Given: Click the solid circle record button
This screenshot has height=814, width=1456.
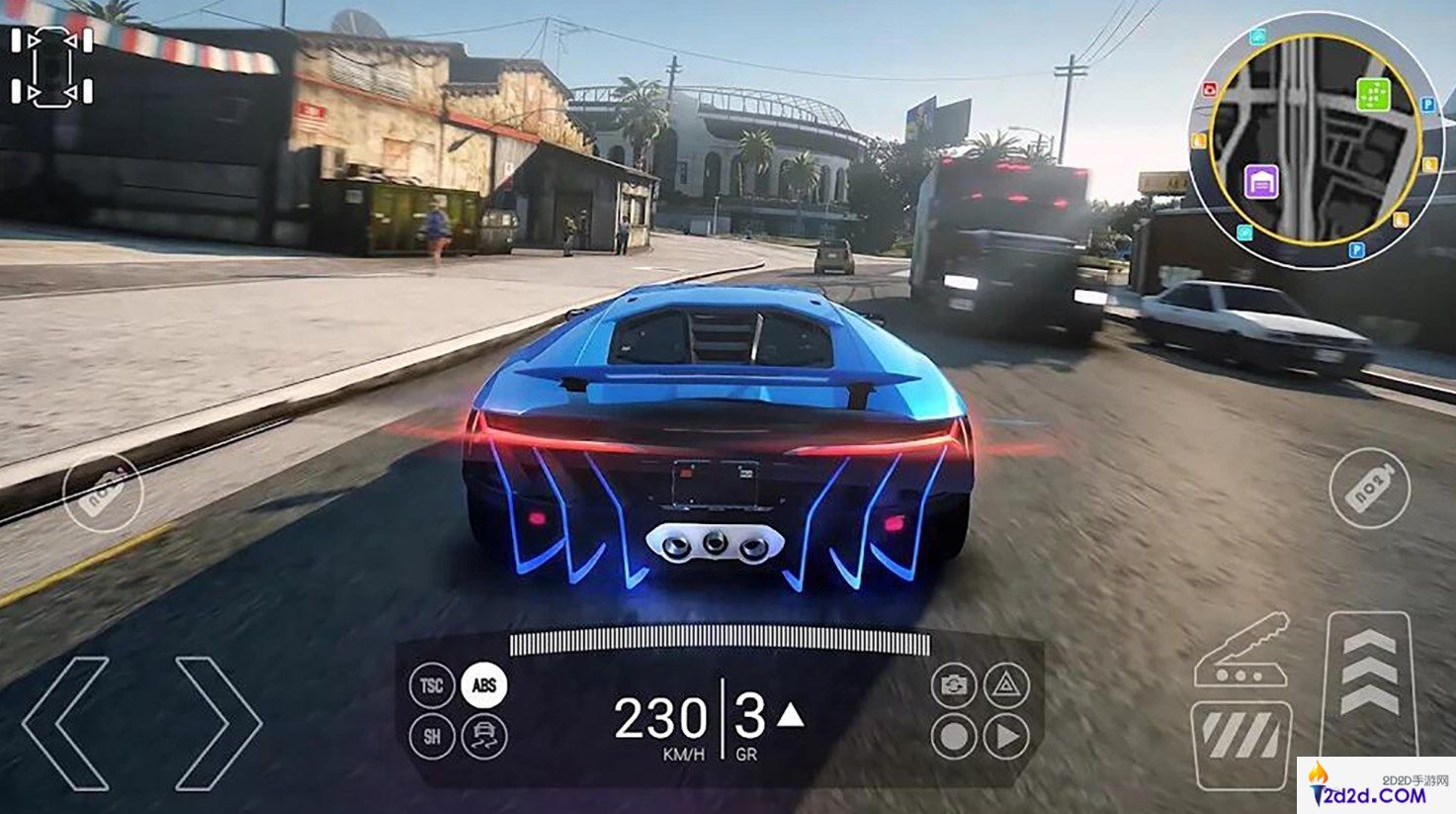Looking at the screenshot, I should coord(954,737).
